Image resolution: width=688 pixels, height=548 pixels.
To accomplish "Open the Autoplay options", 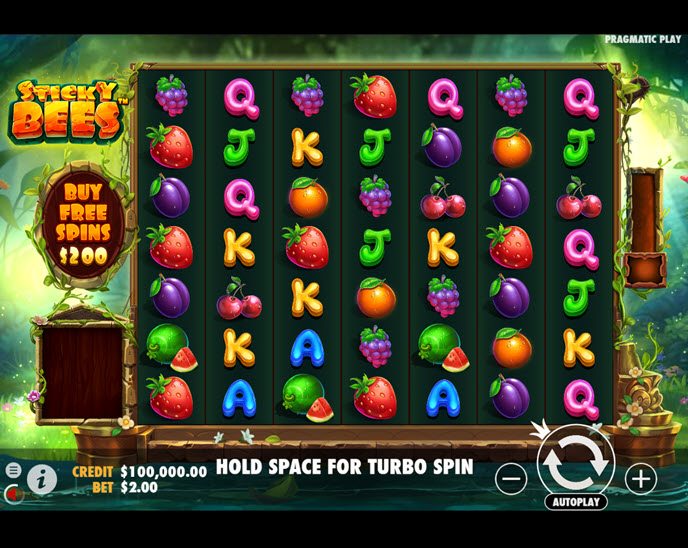I will tap(575, 502).
